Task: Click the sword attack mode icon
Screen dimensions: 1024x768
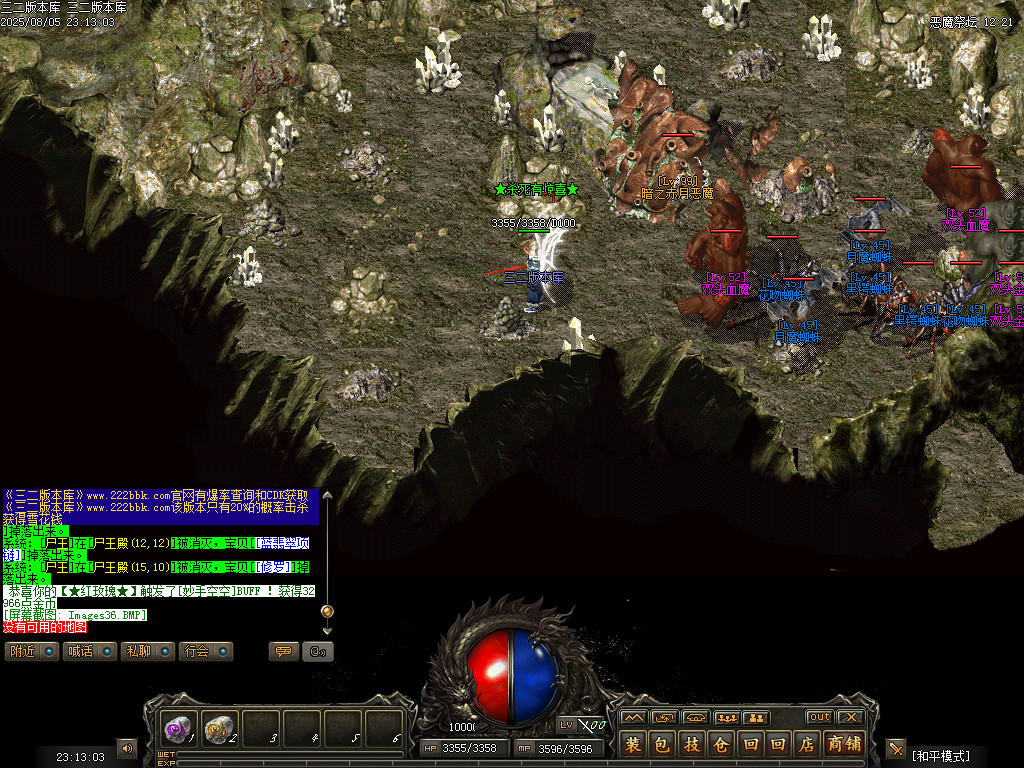Action: point(895,749)
